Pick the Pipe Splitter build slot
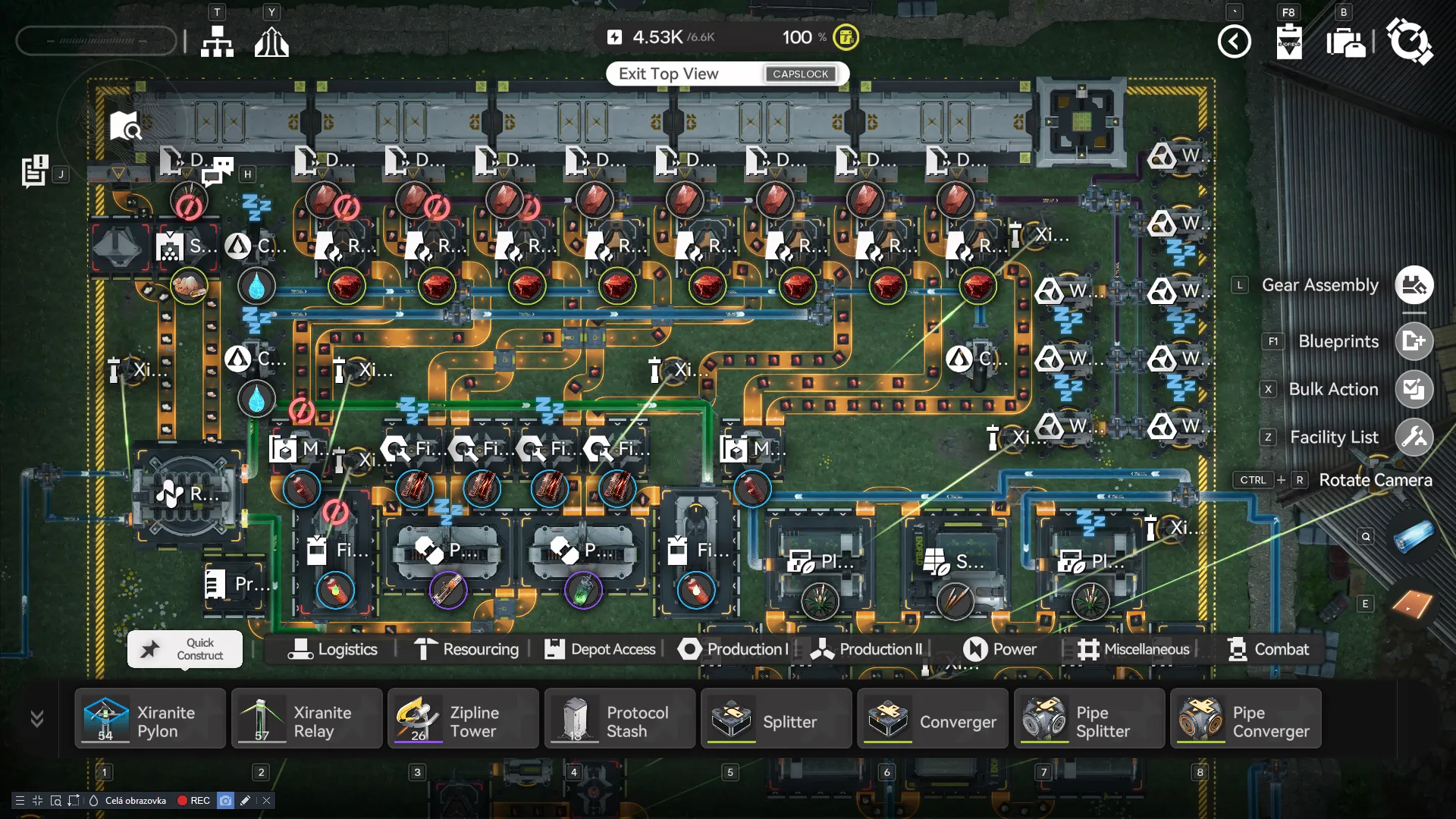Image resolution: width=1456 pixels, height=819 pixels. click(x=1089, y=719)
